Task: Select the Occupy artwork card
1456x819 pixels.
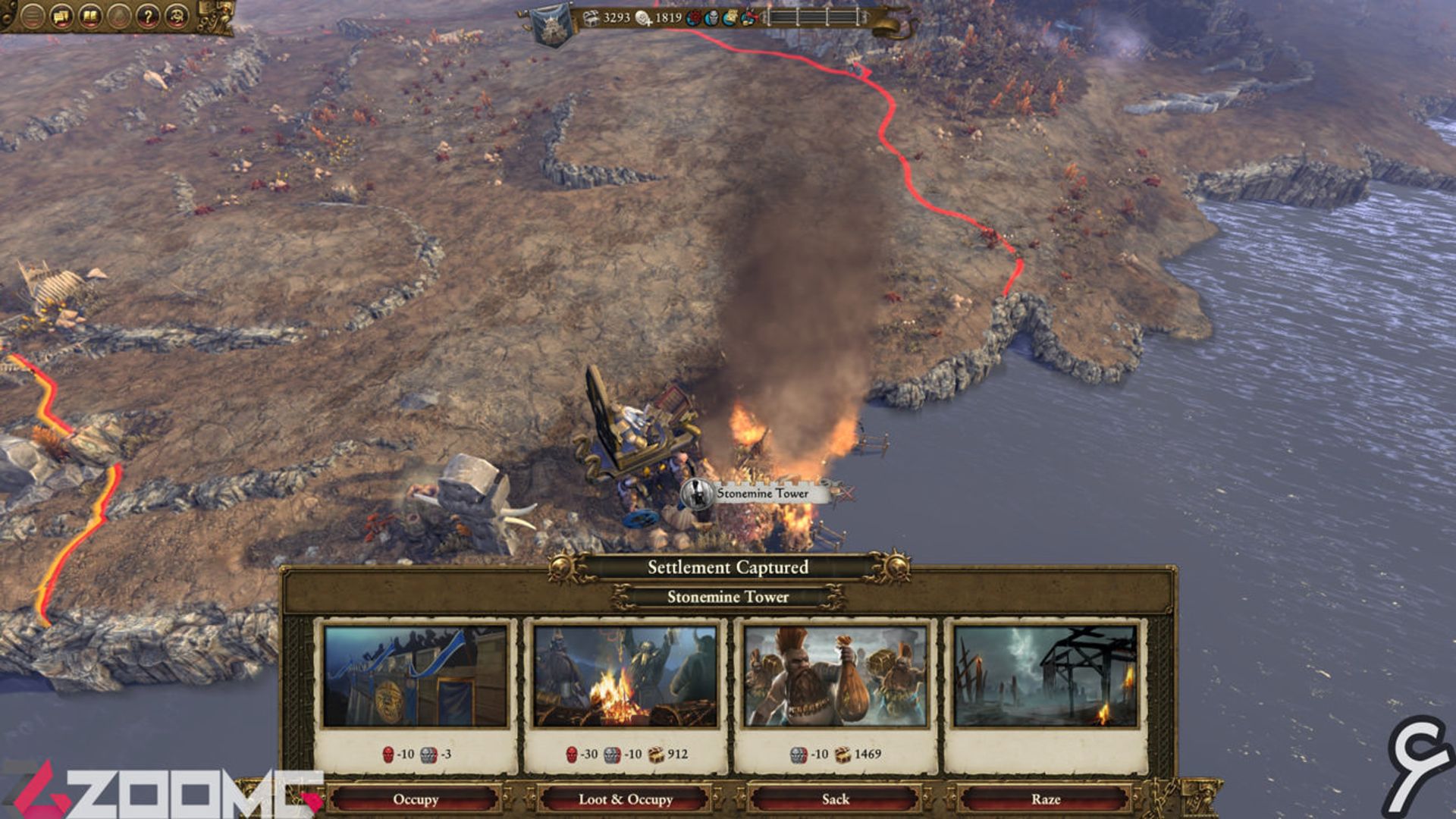Action: point(416,676)
